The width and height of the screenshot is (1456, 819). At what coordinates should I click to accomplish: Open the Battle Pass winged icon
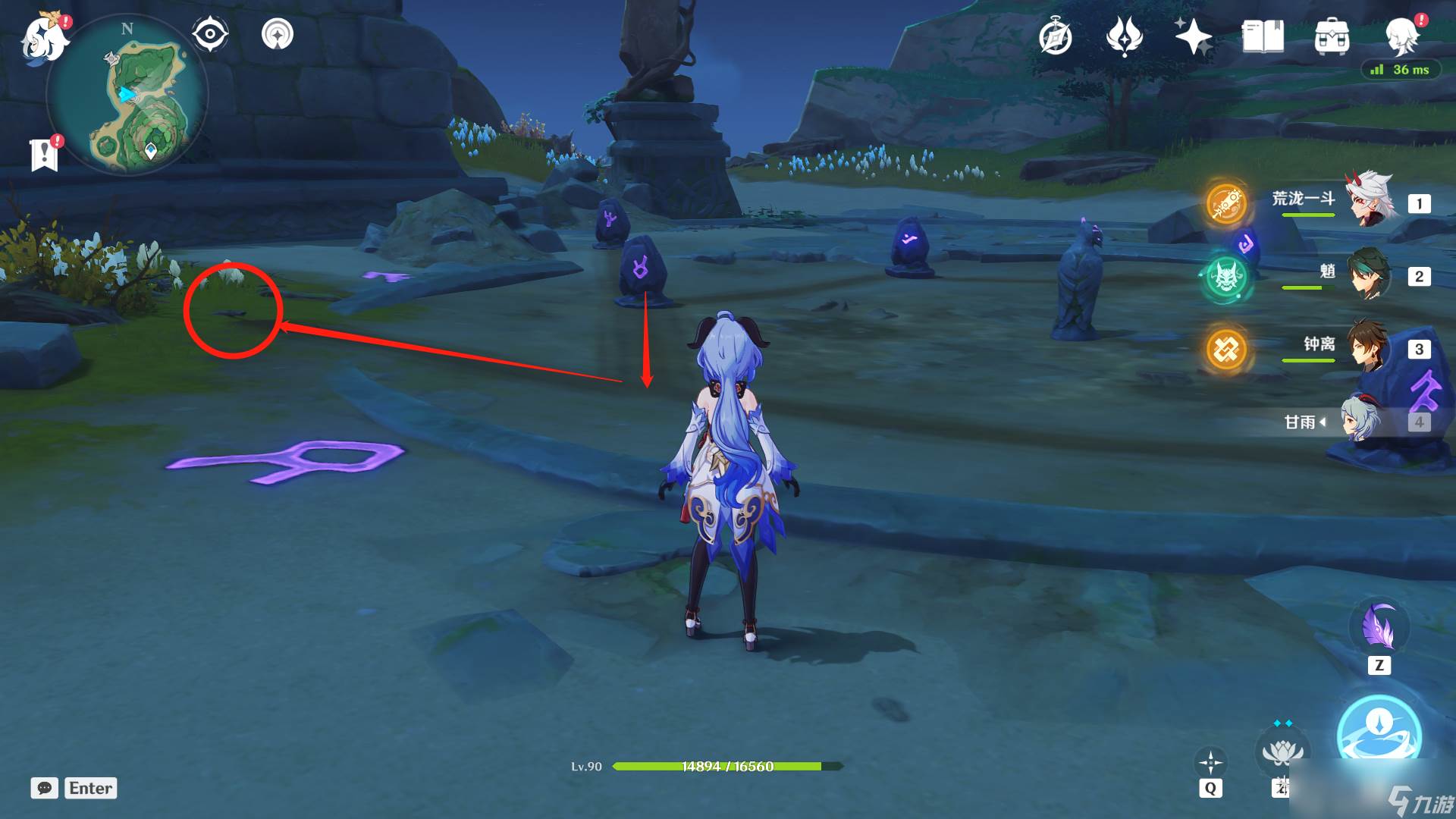point(1125,37)
